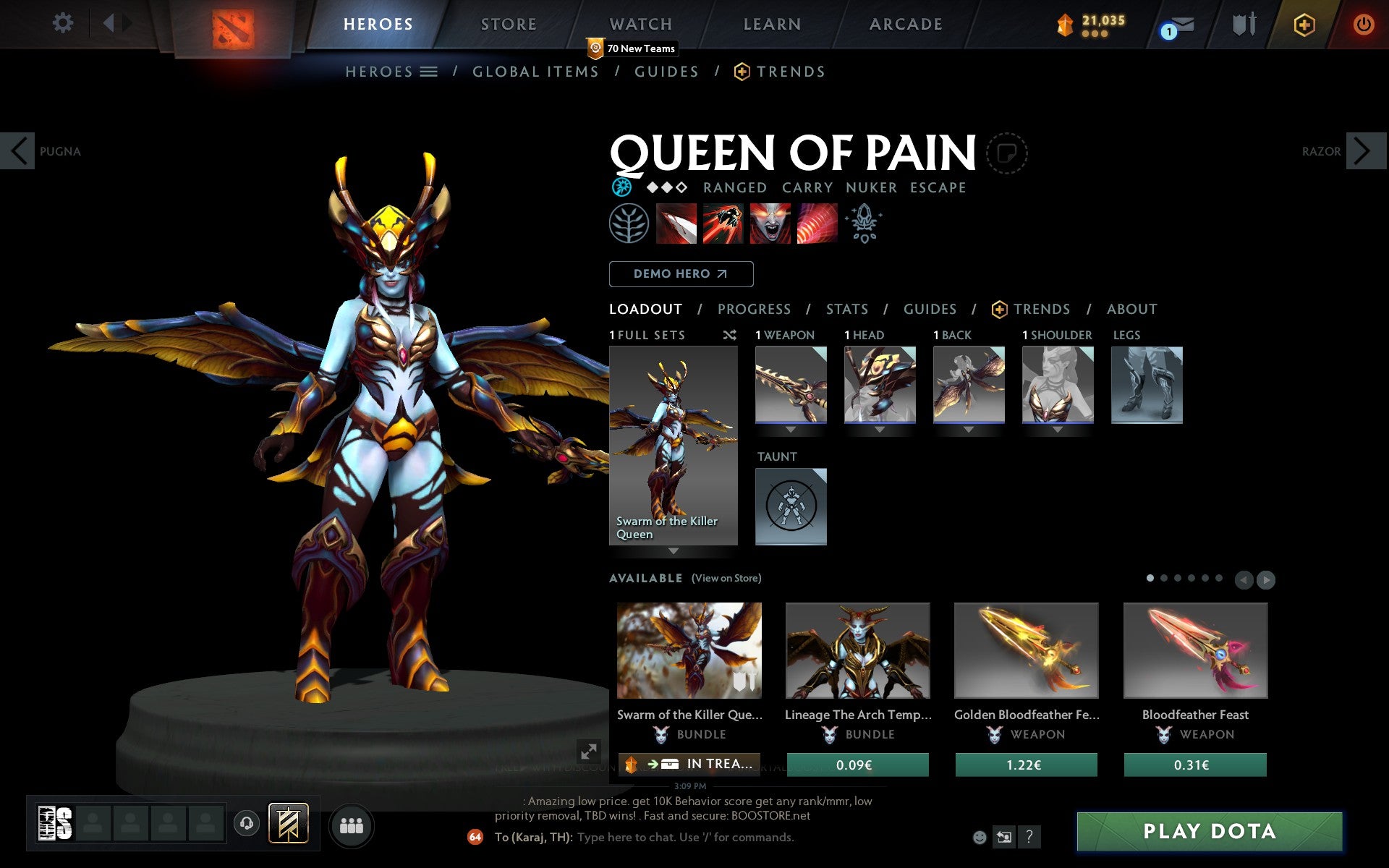This screenshot has height=868, width=1389.
Task: Toggle shuffle for equipped full sets
Action: [x=729, y=335]
